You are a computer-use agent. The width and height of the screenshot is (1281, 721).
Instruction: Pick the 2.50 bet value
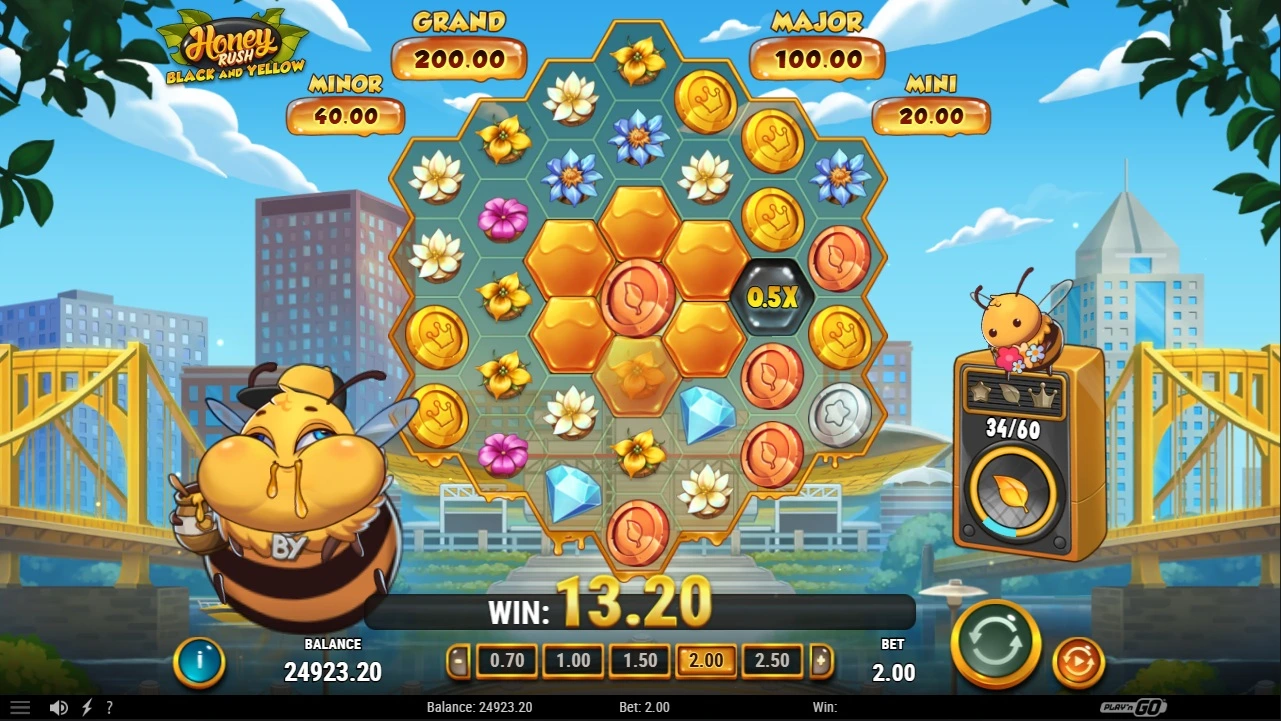[x=772, y=661]
